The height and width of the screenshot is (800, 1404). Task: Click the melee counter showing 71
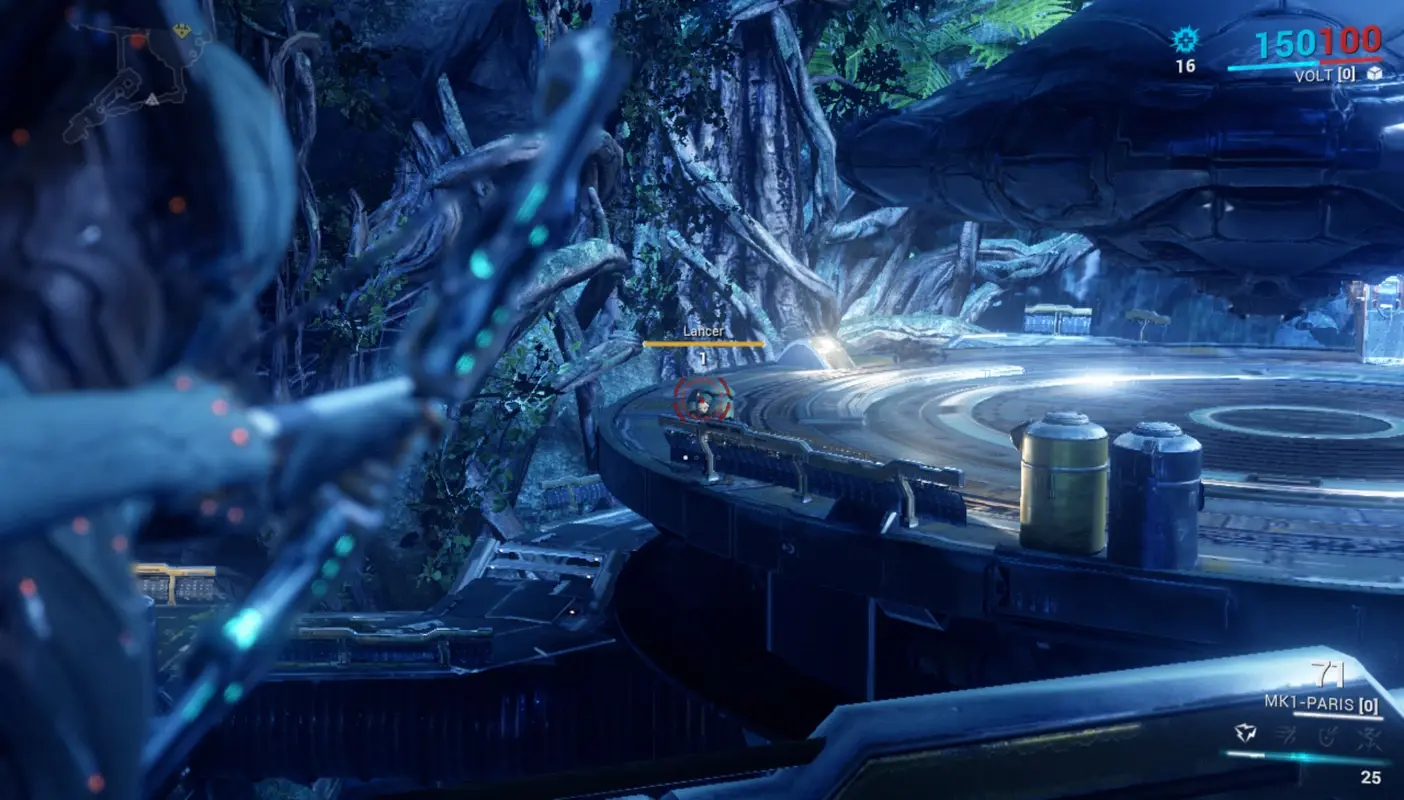1327,674
